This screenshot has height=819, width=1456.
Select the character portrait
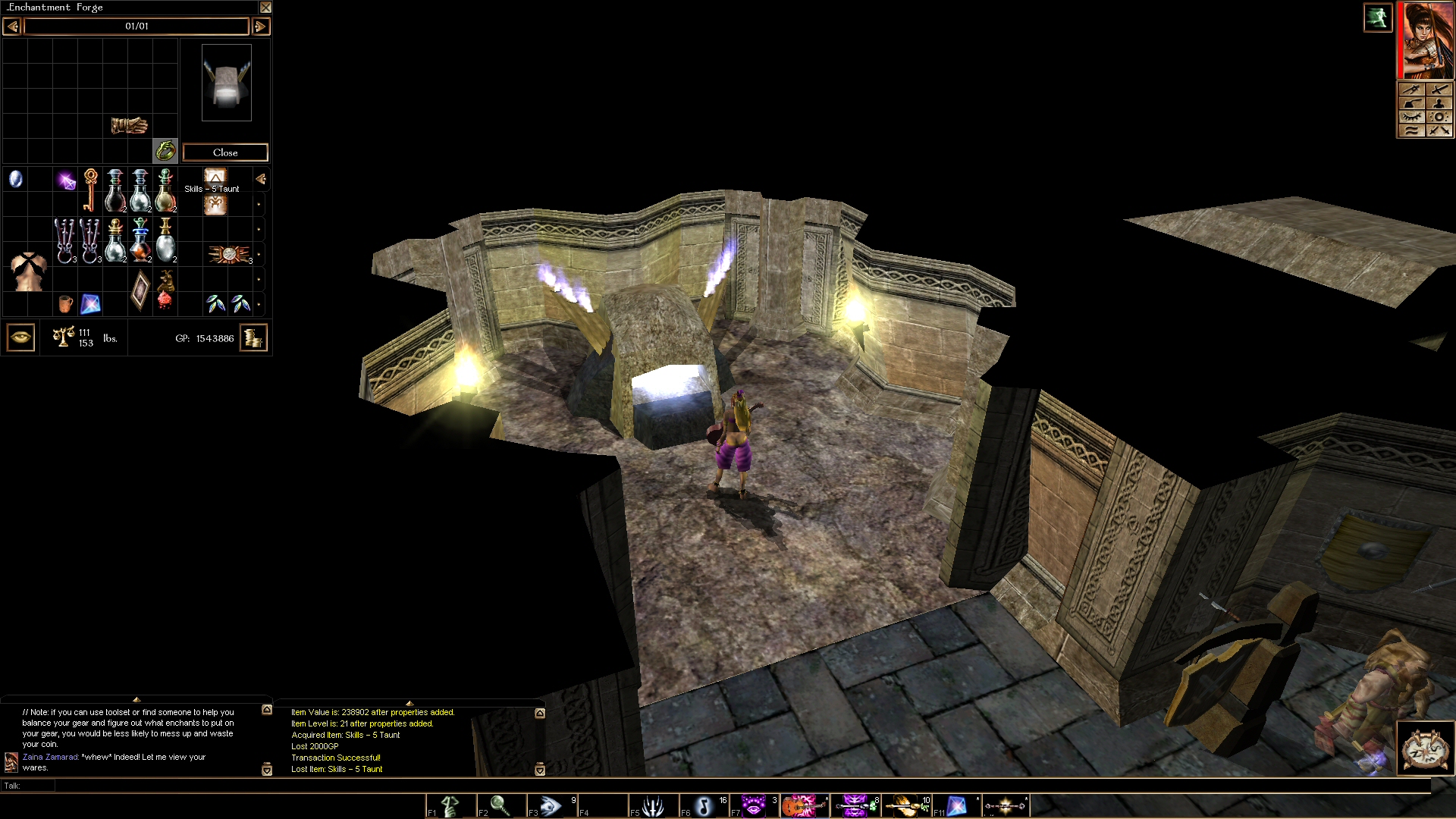(1427, 39)
